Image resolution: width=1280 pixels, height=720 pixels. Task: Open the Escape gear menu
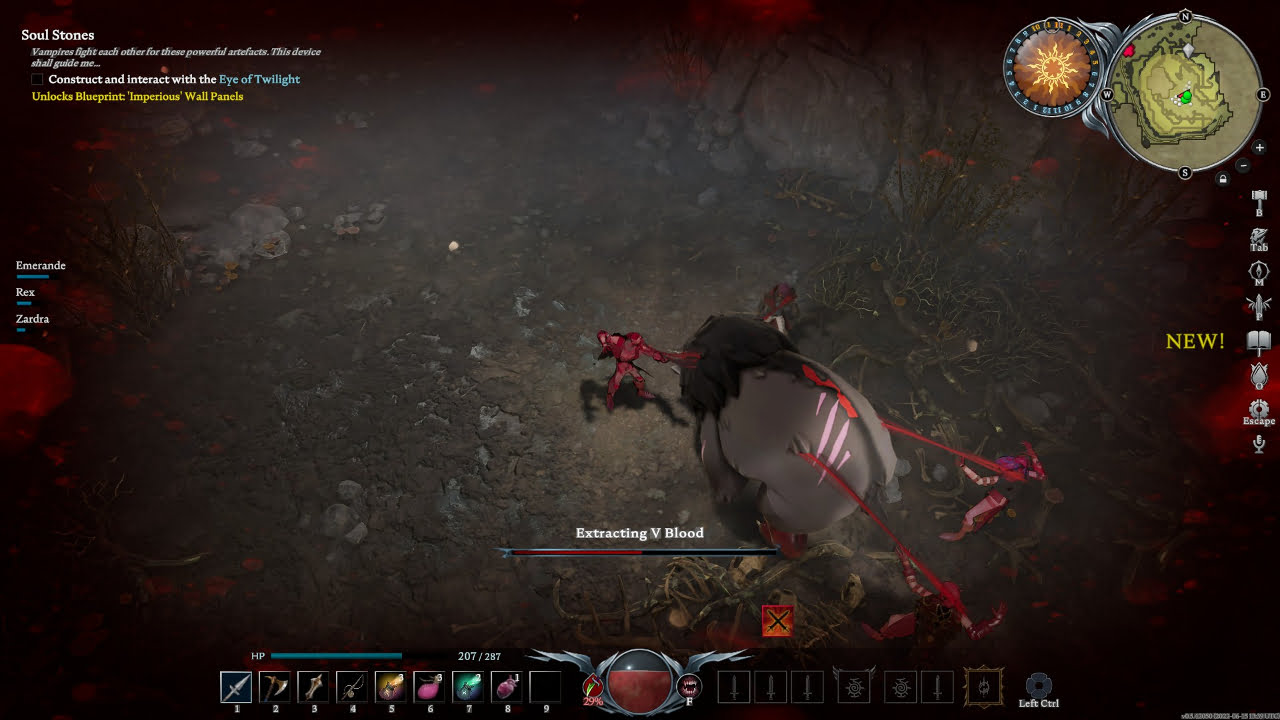click(x=1259, y=409)
